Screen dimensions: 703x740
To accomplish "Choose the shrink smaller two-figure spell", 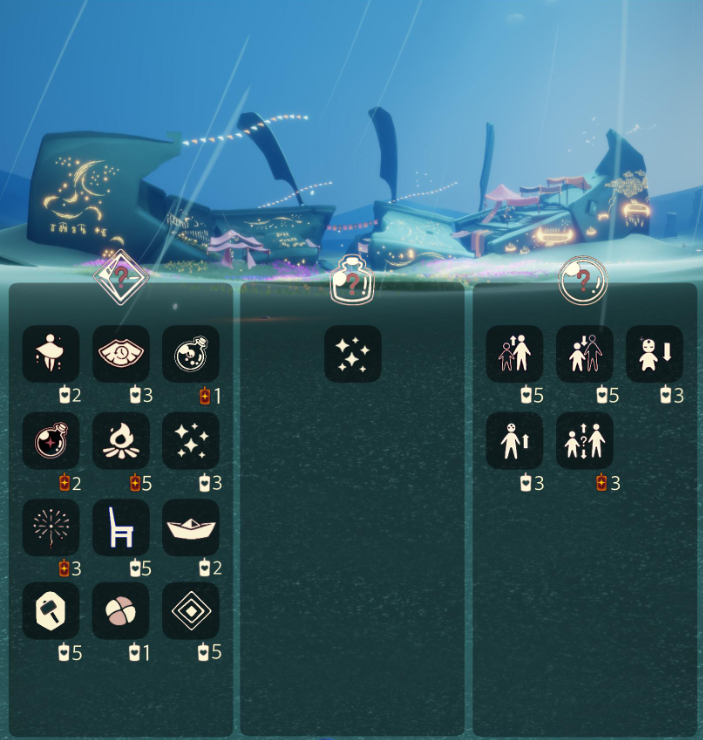I will (584, 353).
